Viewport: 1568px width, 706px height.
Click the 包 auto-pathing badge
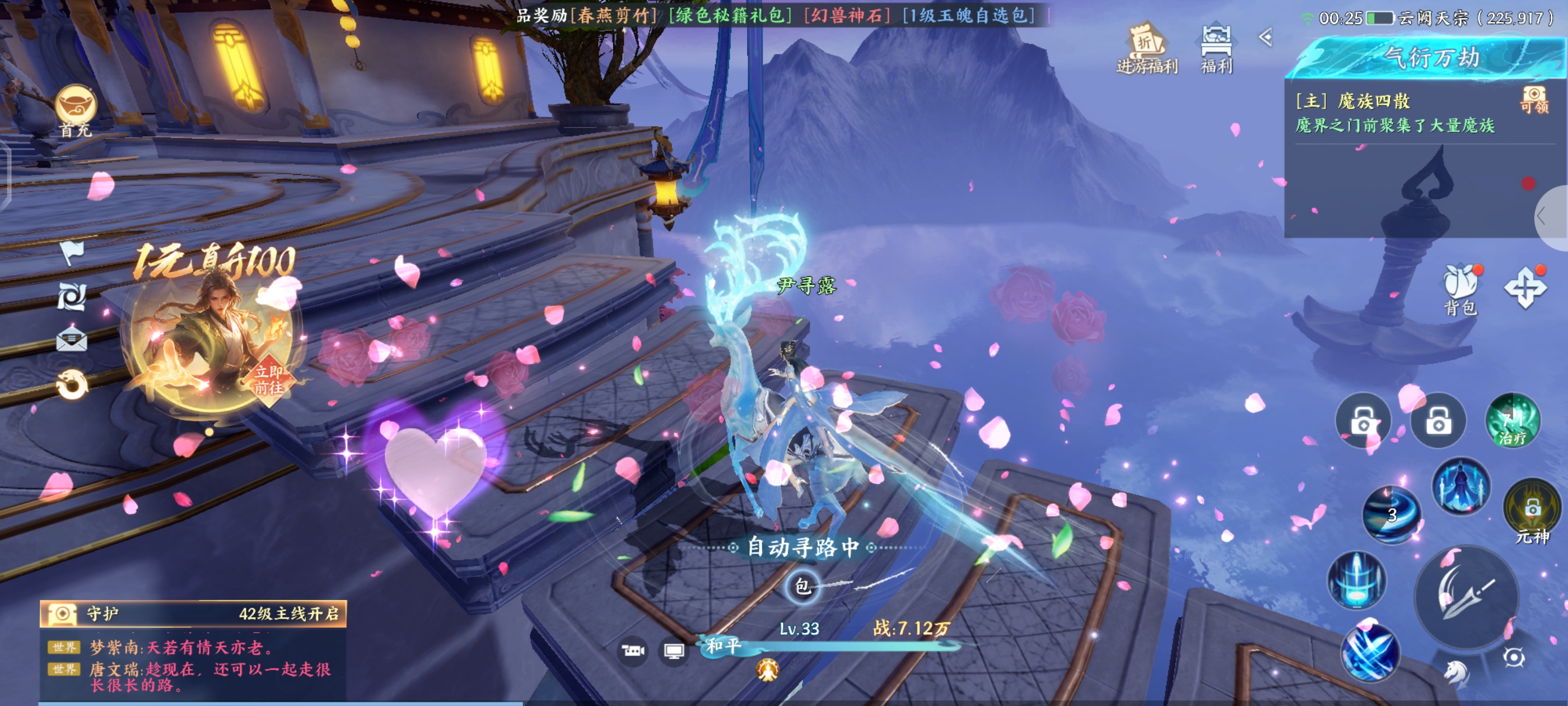pyautogui.click(x=802, y=587)
